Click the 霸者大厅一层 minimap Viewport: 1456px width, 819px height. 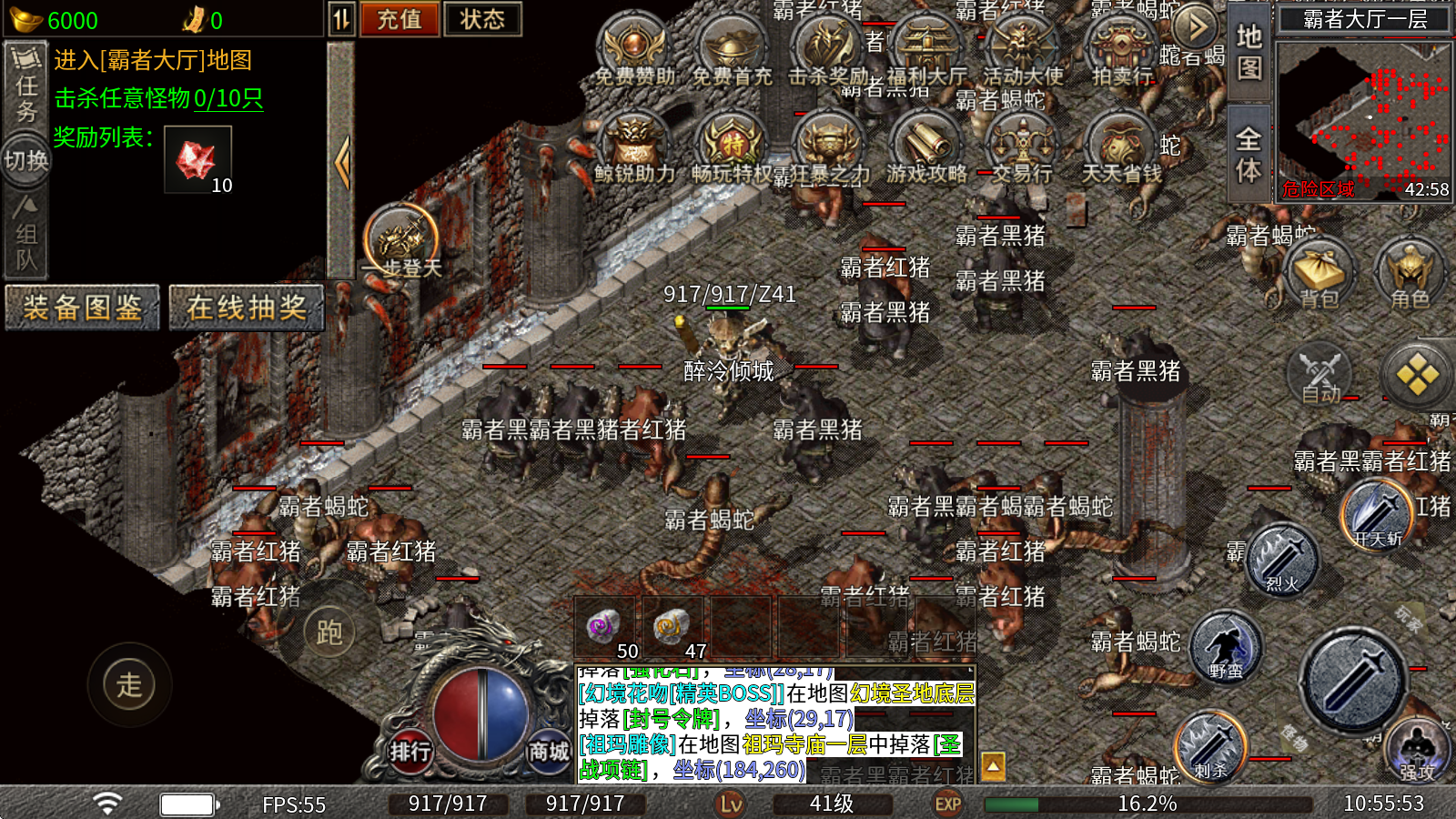tap(1364, 118)
